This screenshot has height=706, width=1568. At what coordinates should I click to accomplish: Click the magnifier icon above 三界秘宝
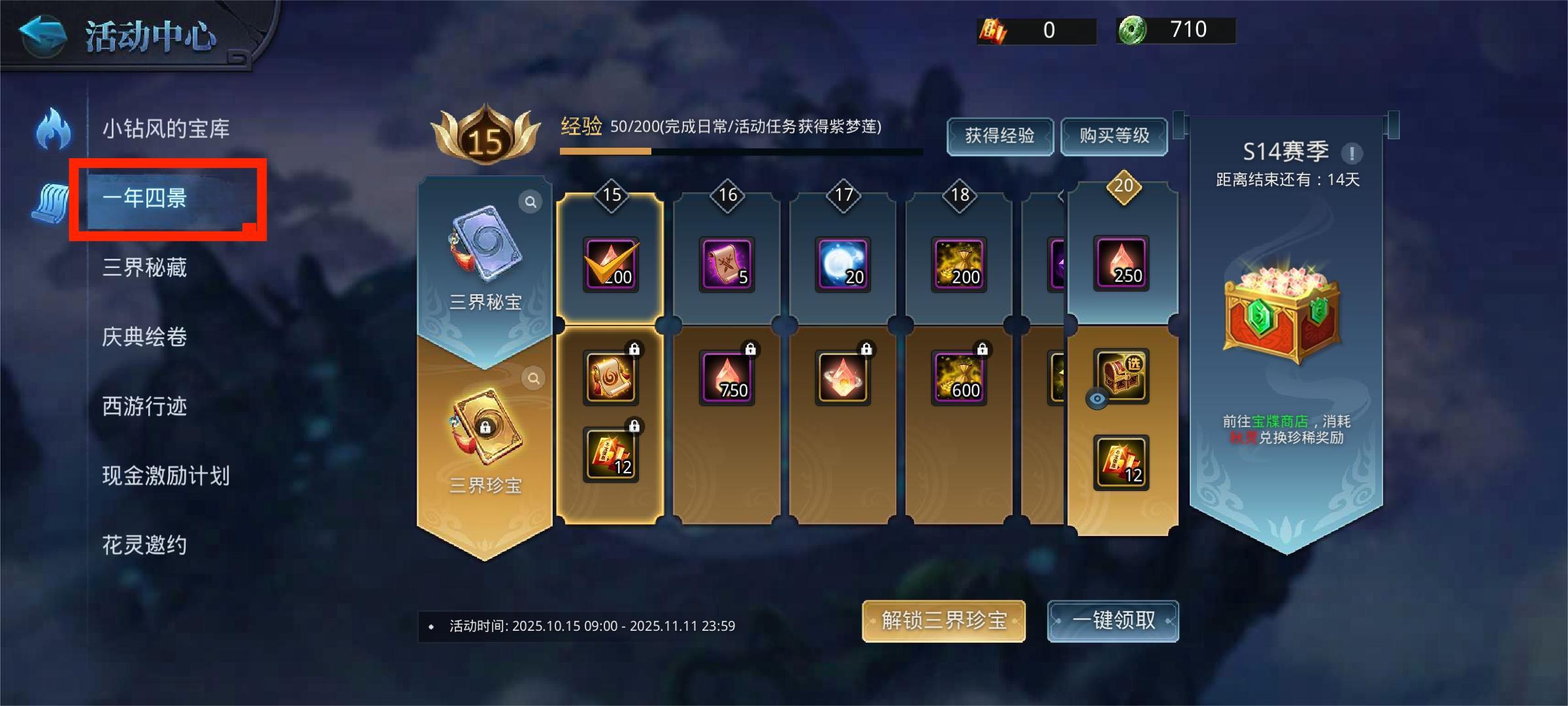(531, 201)
